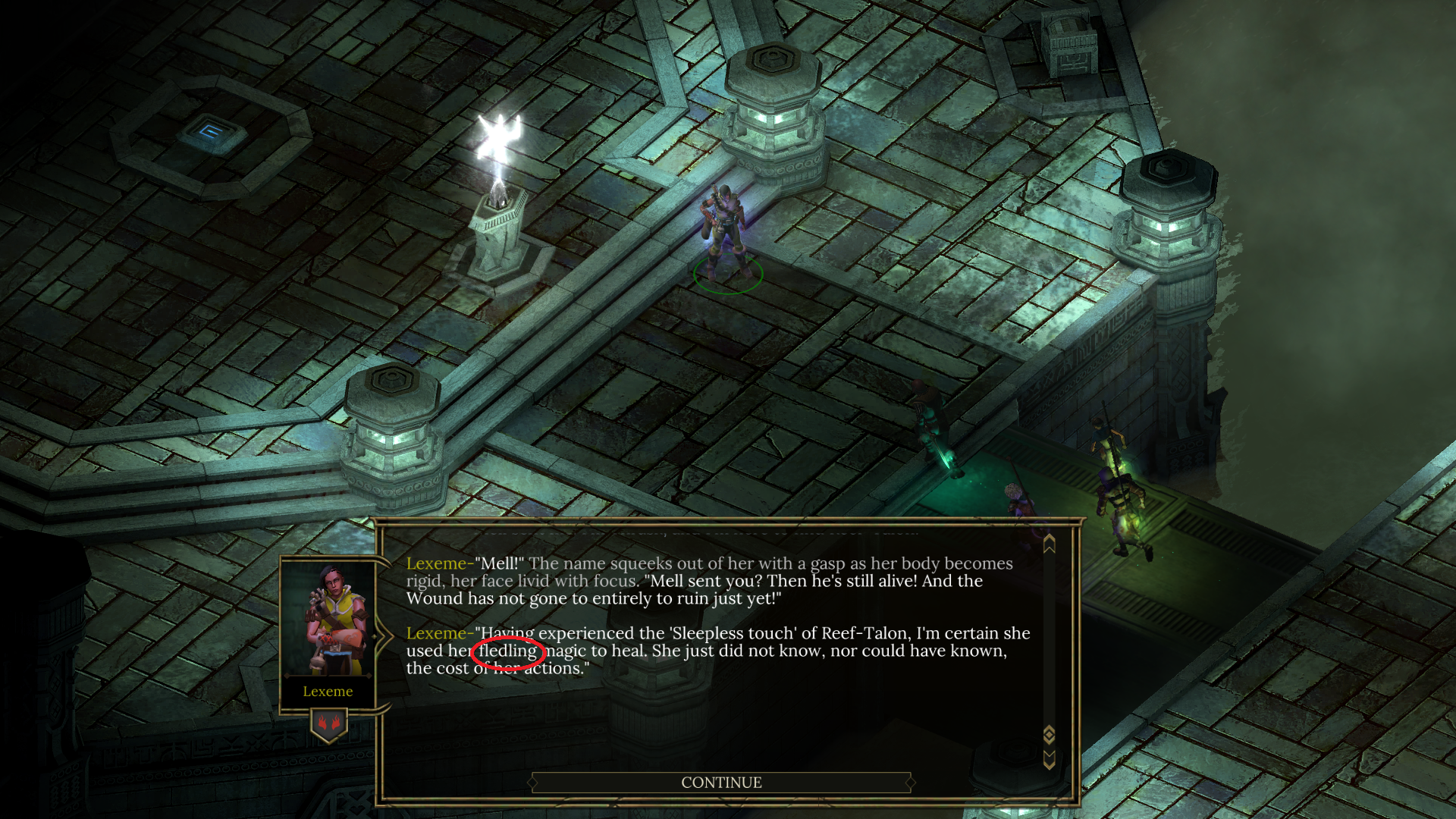Click the diamond ornament left of Lexeme's nameplate
Image resolution: width=1456 pixels, height=819 pixels.
(x=287, y=676)
